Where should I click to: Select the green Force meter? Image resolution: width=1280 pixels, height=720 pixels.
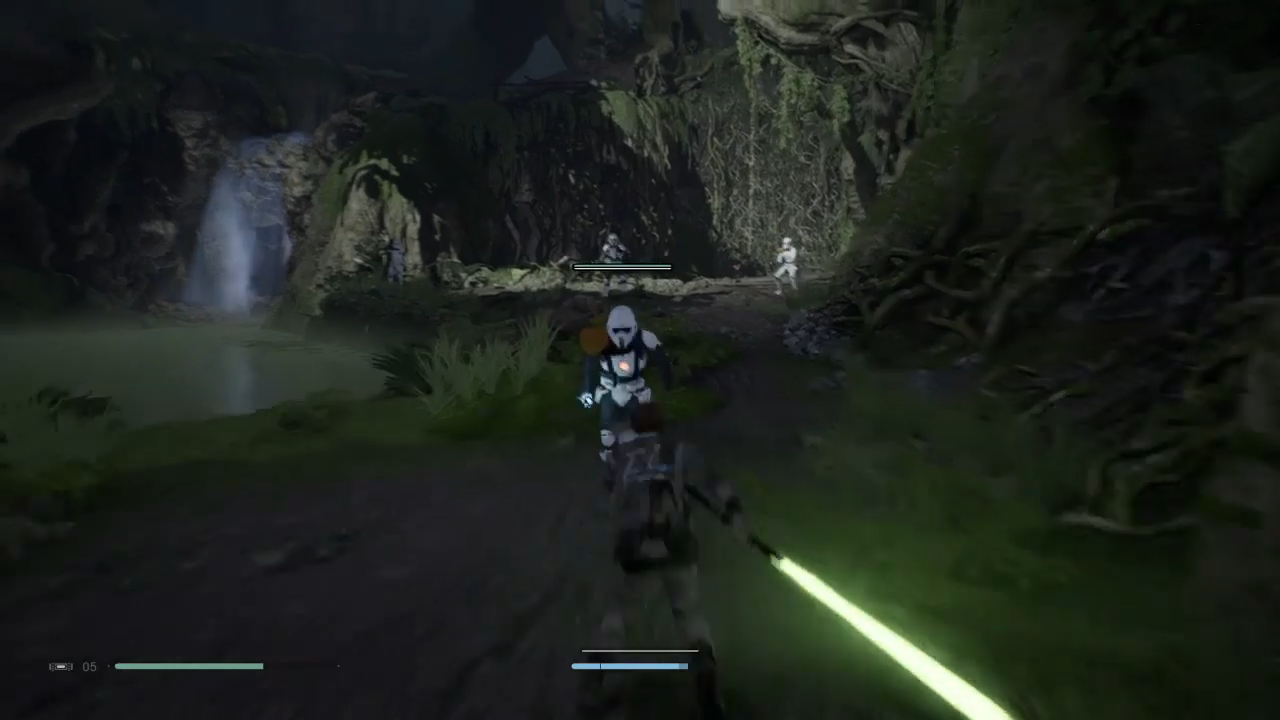pos(190,666)
